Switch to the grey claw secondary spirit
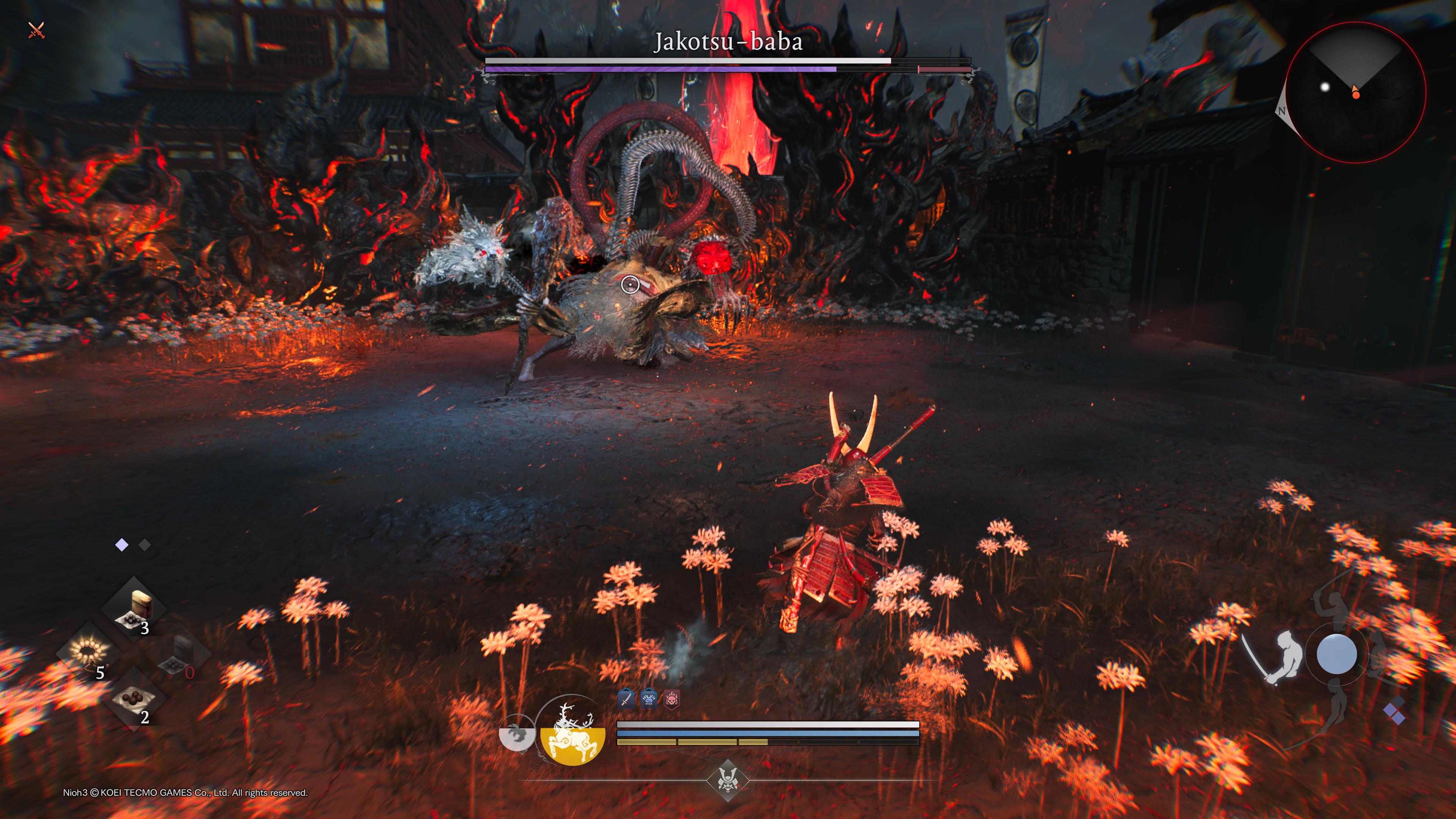The height and width of the screenshot is (819, 1456). pyautogui.click(x=516, y=734)
